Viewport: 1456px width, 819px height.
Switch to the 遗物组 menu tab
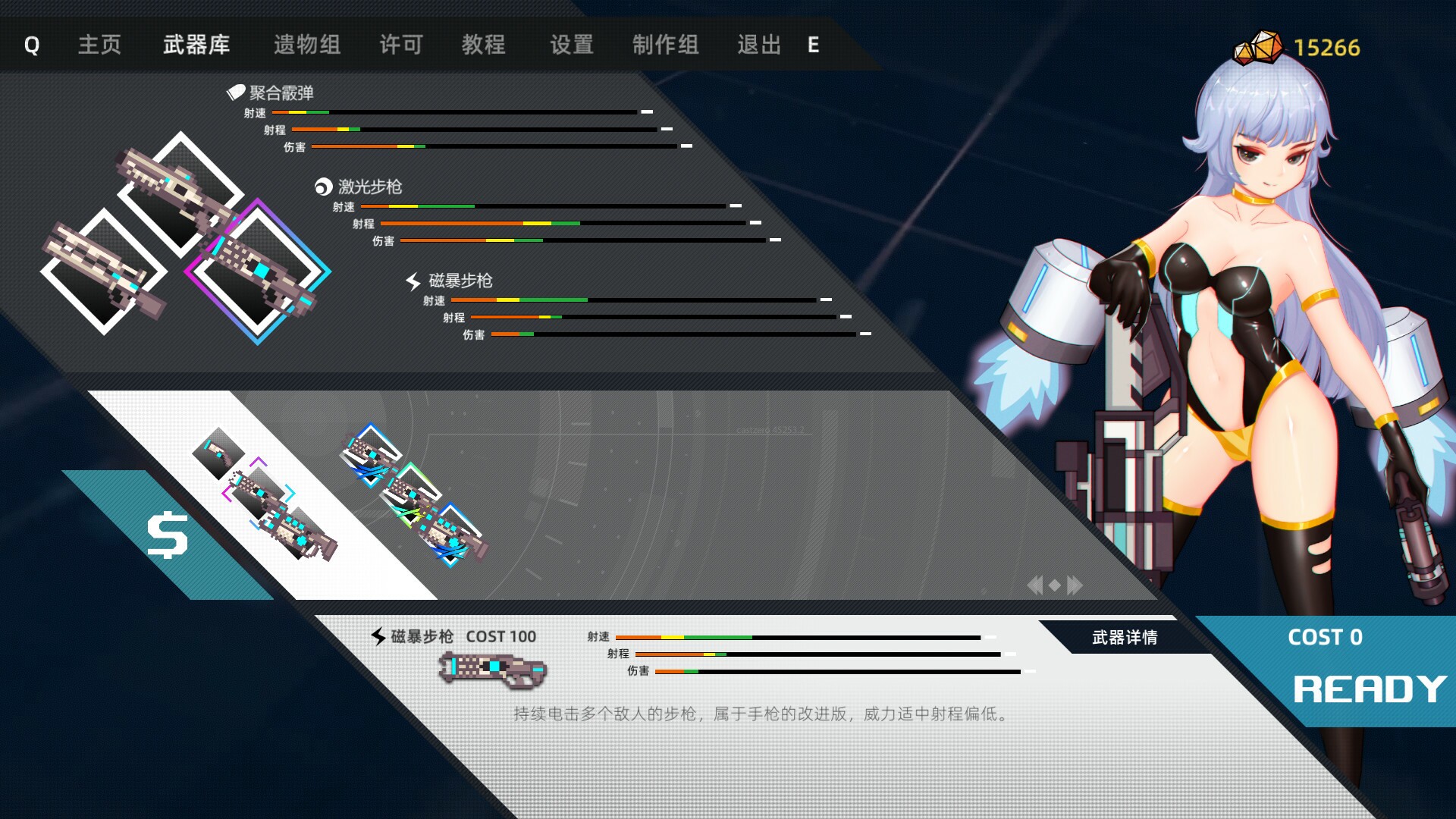coord(306,45)
